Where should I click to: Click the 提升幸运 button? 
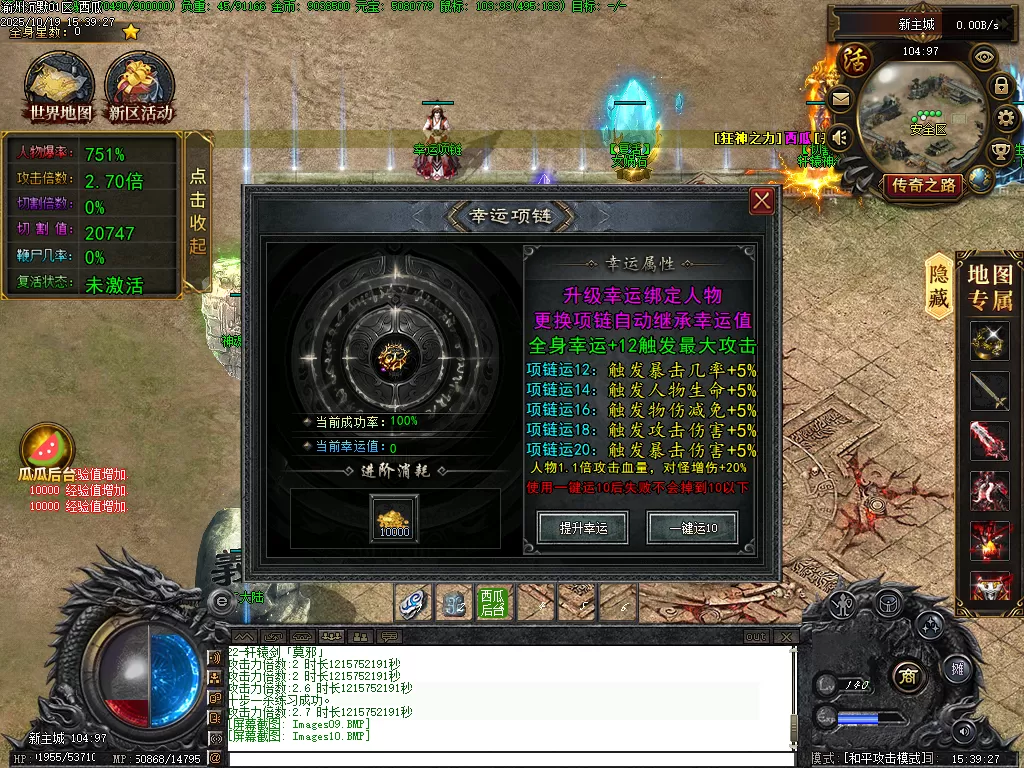point(583,527)
